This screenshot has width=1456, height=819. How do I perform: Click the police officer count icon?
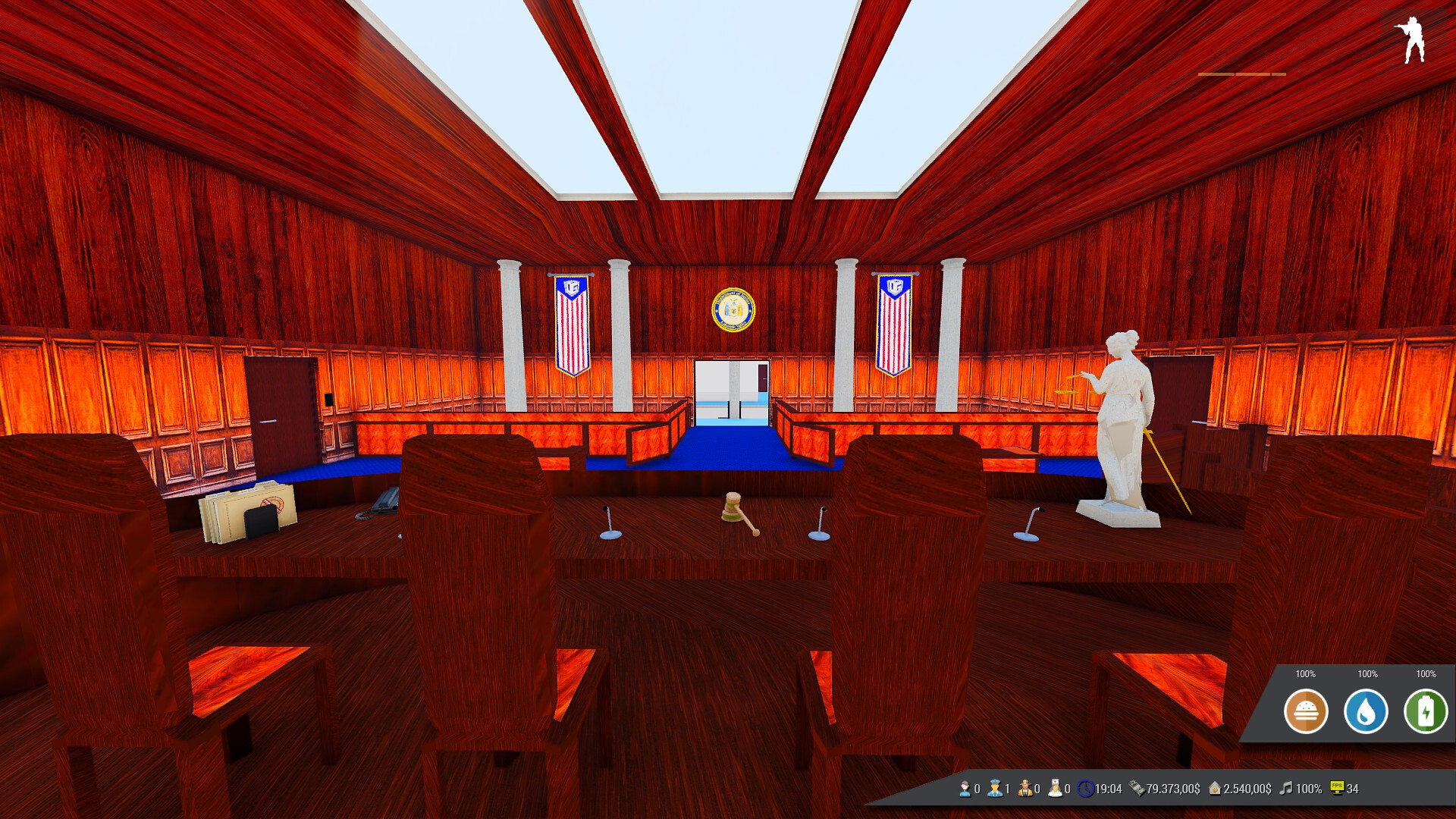(995, 789)
